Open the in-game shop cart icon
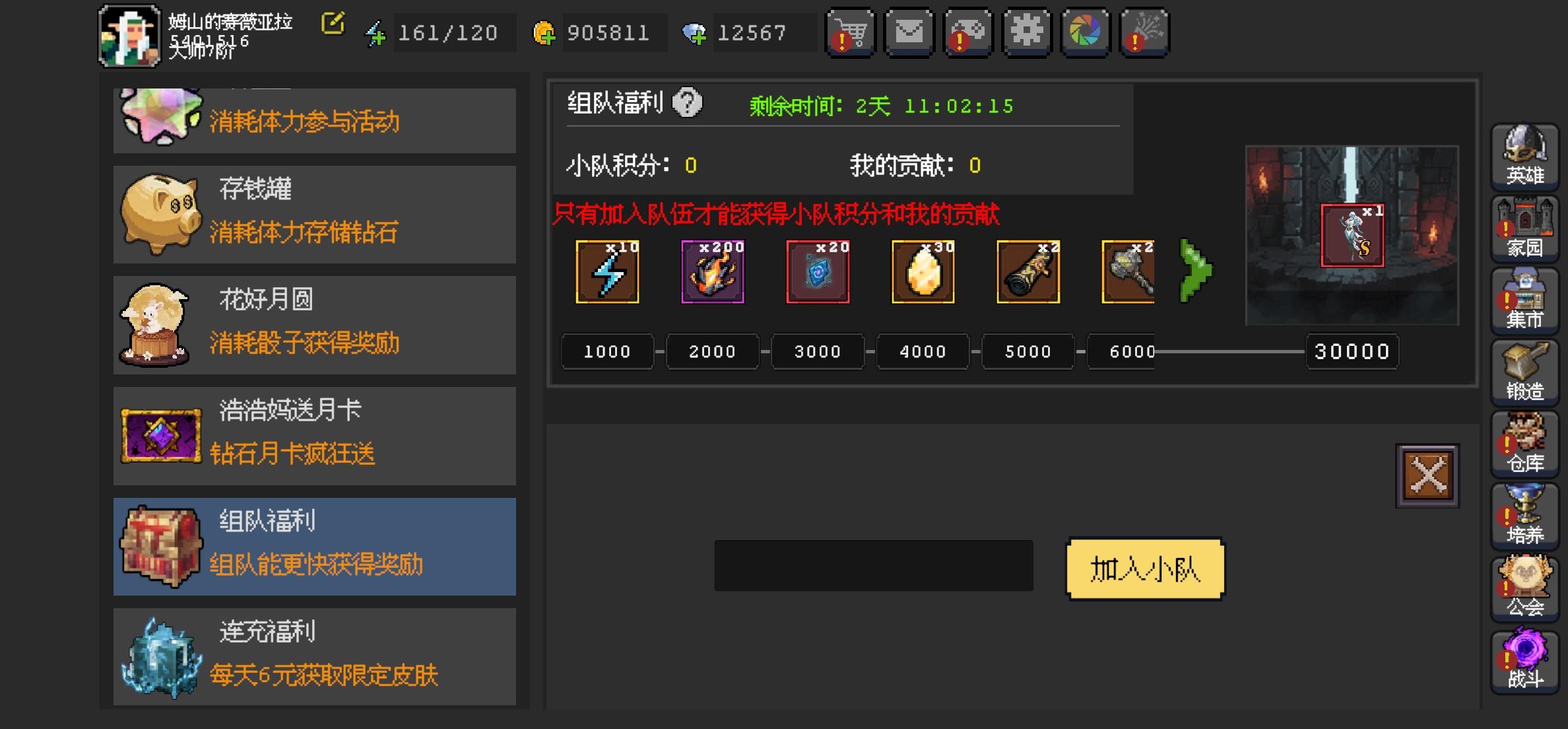1568x729 pixels. (x=851, y=32)
